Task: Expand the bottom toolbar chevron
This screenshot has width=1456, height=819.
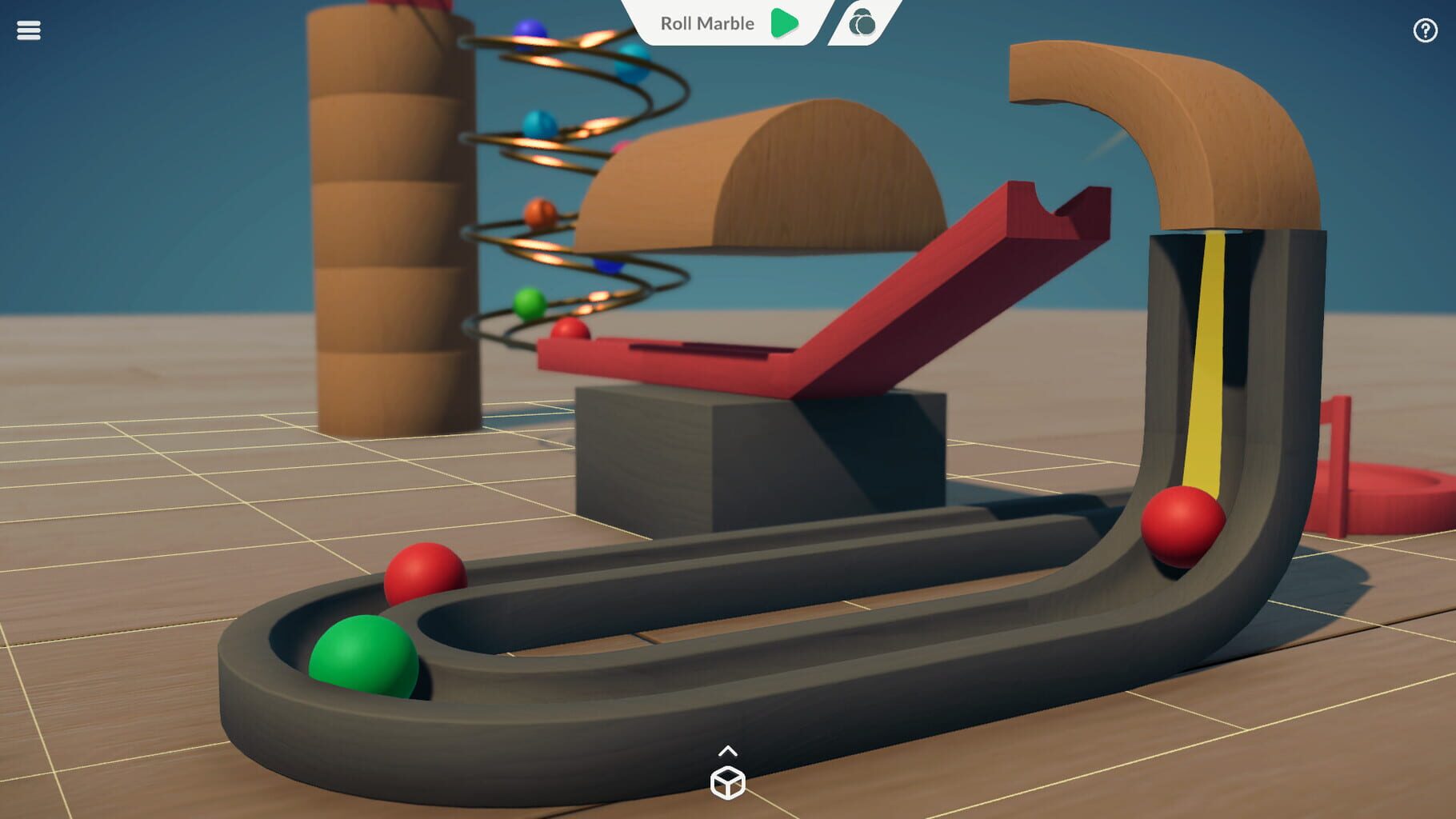Action: 728,750
